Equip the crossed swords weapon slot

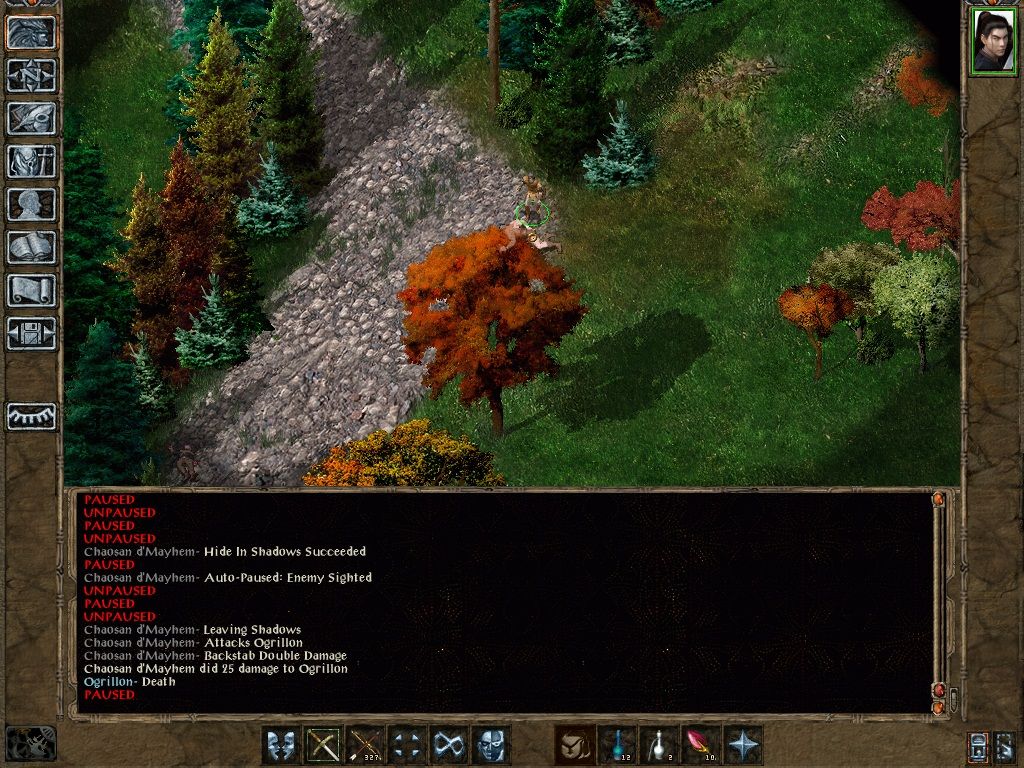pos(323,745)
